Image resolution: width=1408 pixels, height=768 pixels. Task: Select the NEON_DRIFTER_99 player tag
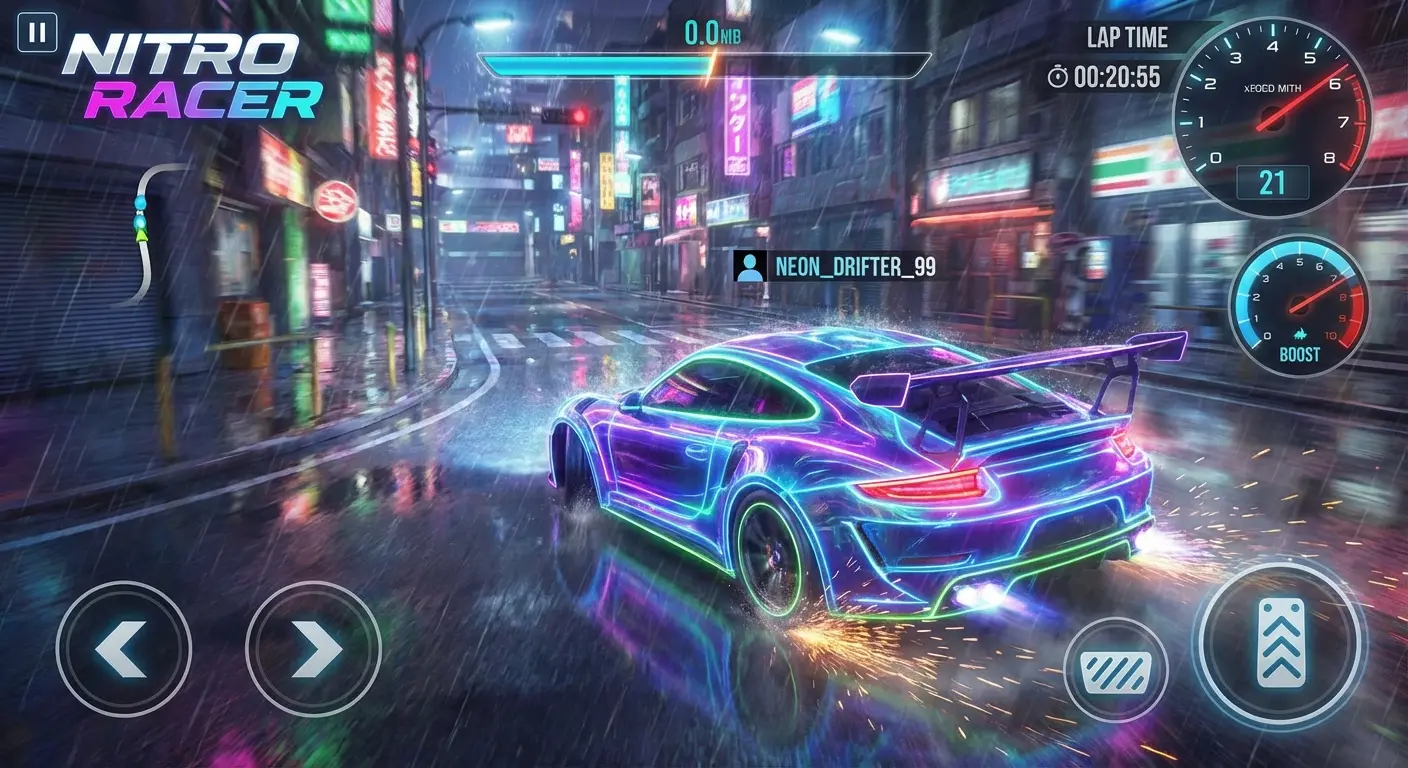pos(835,266)
